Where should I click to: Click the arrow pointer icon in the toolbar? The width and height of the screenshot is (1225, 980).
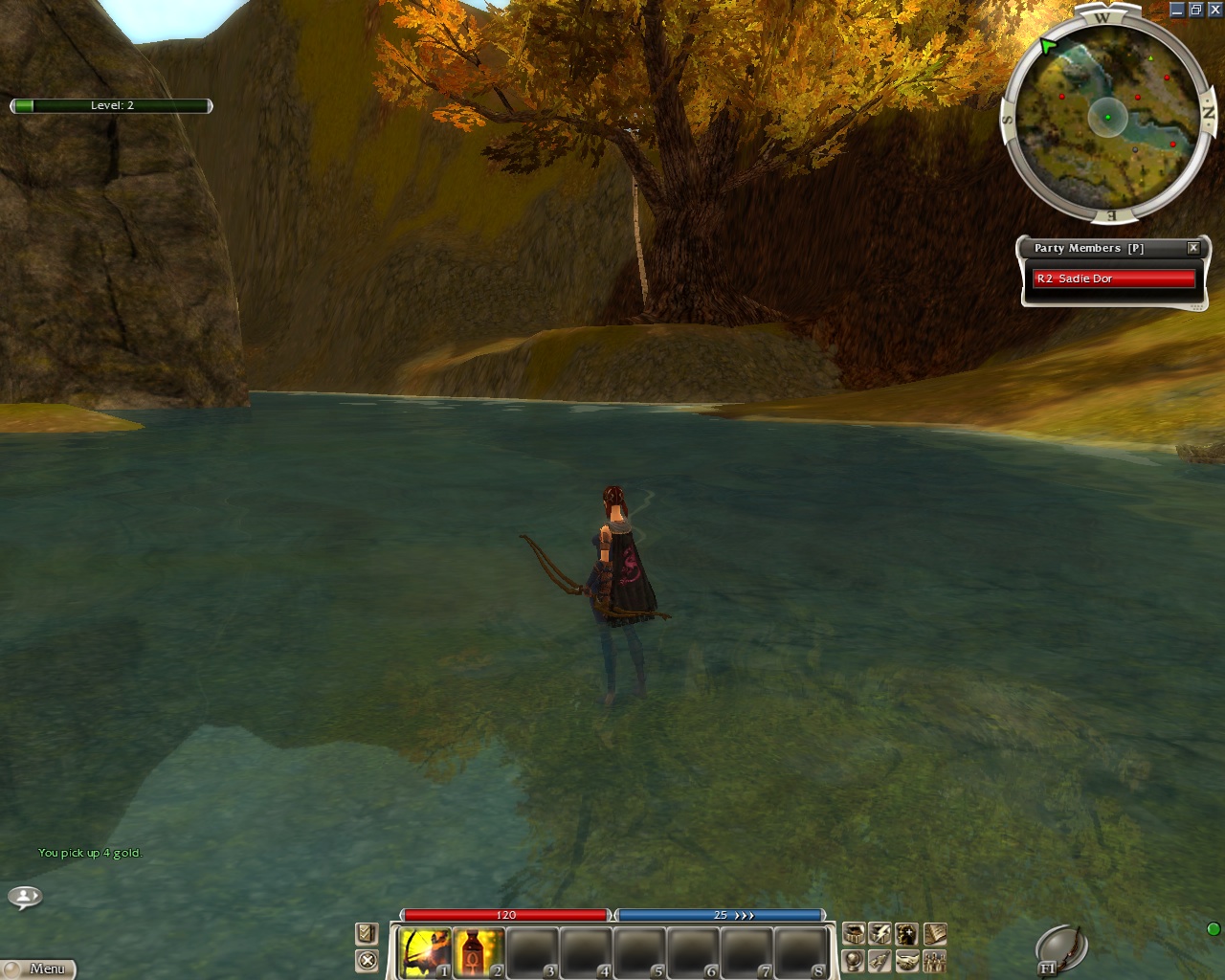[x=880, y=961]
